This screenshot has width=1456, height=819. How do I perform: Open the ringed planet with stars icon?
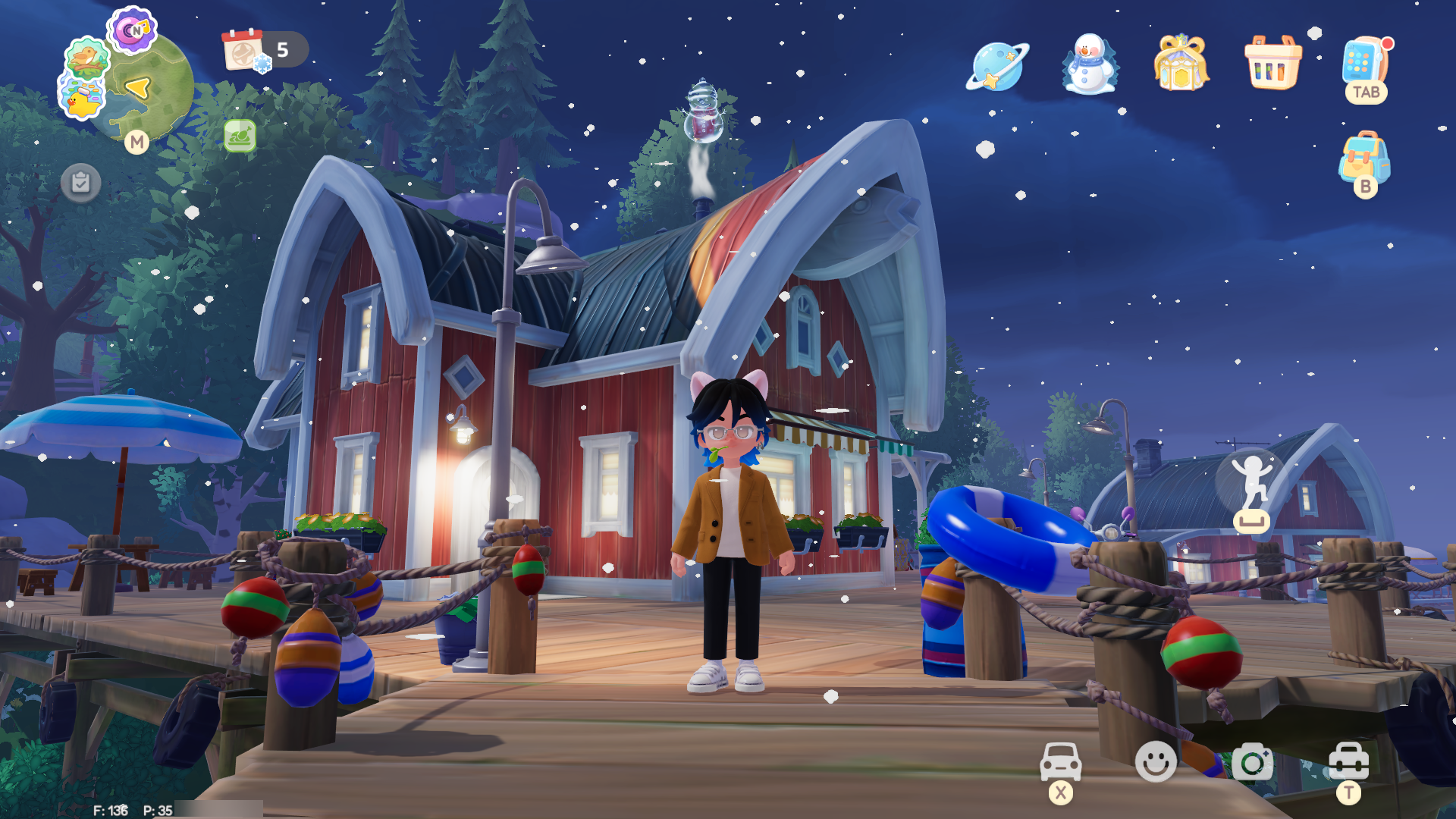(997, 66)
